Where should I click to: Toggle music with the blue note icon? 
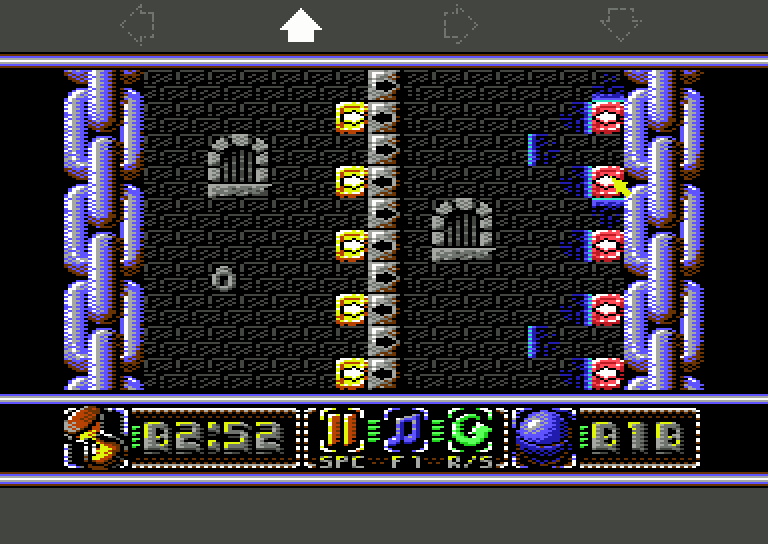point(403,432)
